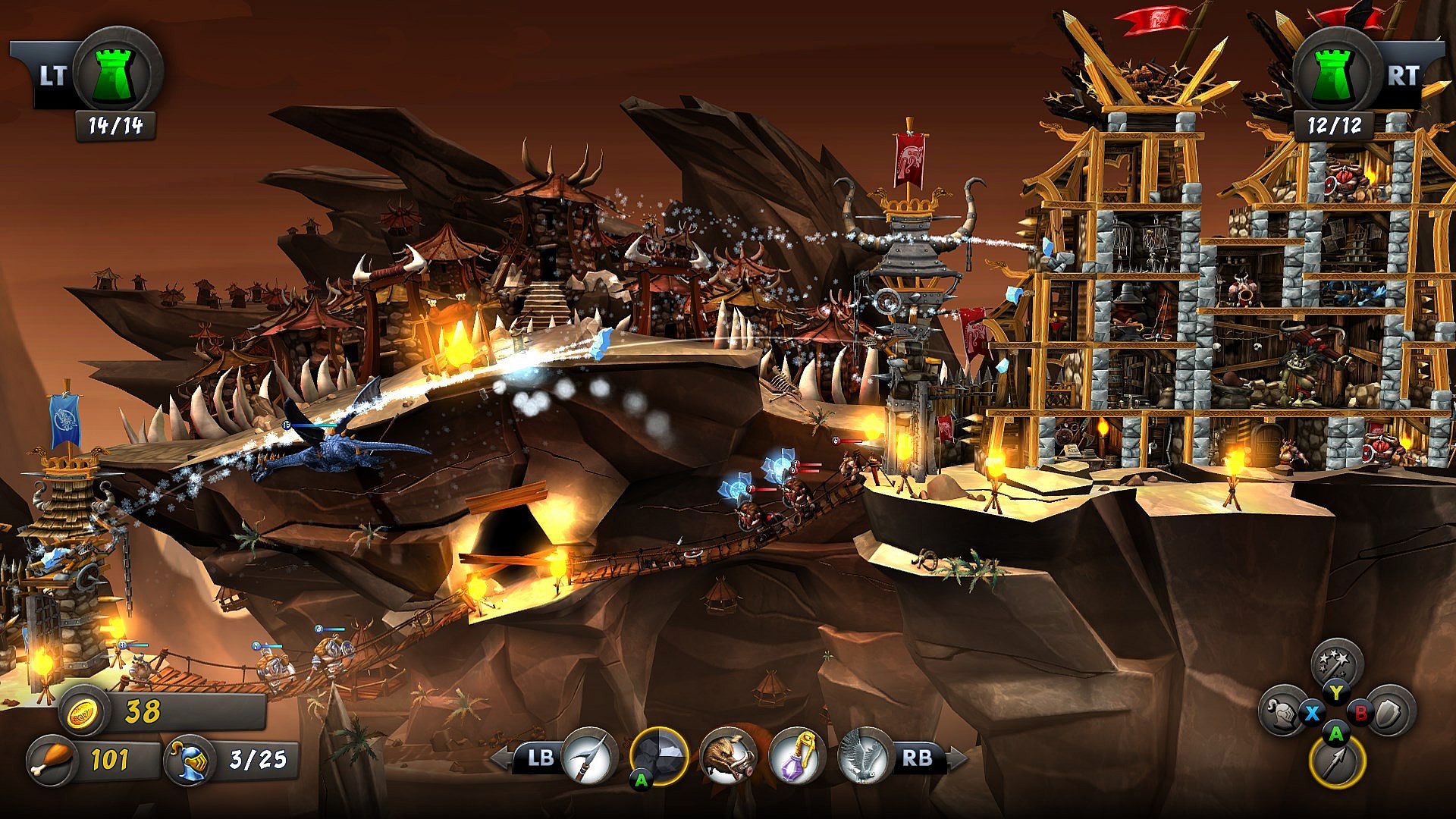
Task: Activate the shield category icon
Action: [1390, 712]
